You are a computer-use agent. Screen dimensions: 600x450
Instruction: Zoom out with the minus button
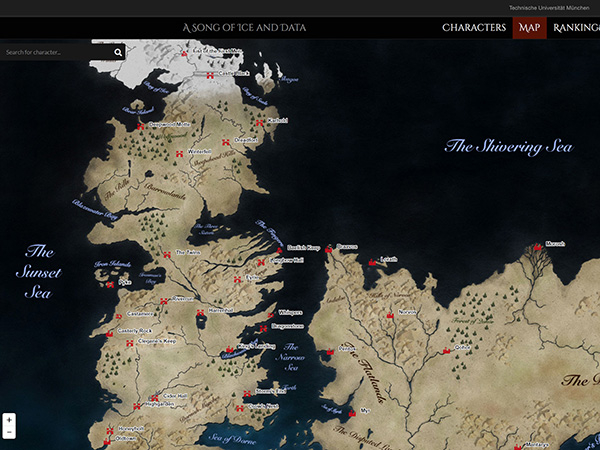(x=9, y=433)
